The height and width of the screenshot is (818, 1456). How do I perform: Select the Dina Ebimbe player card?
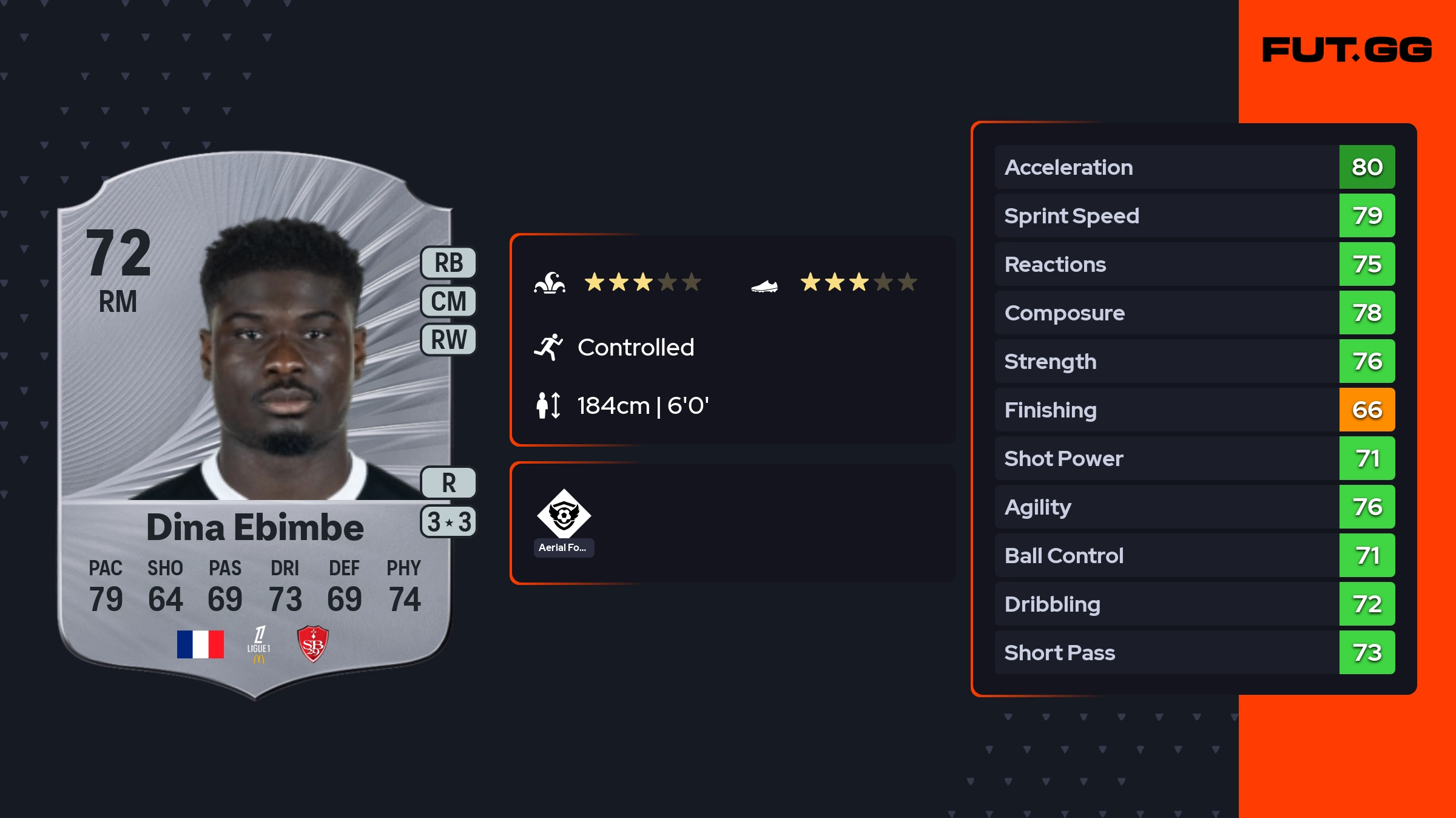point(255,425)
